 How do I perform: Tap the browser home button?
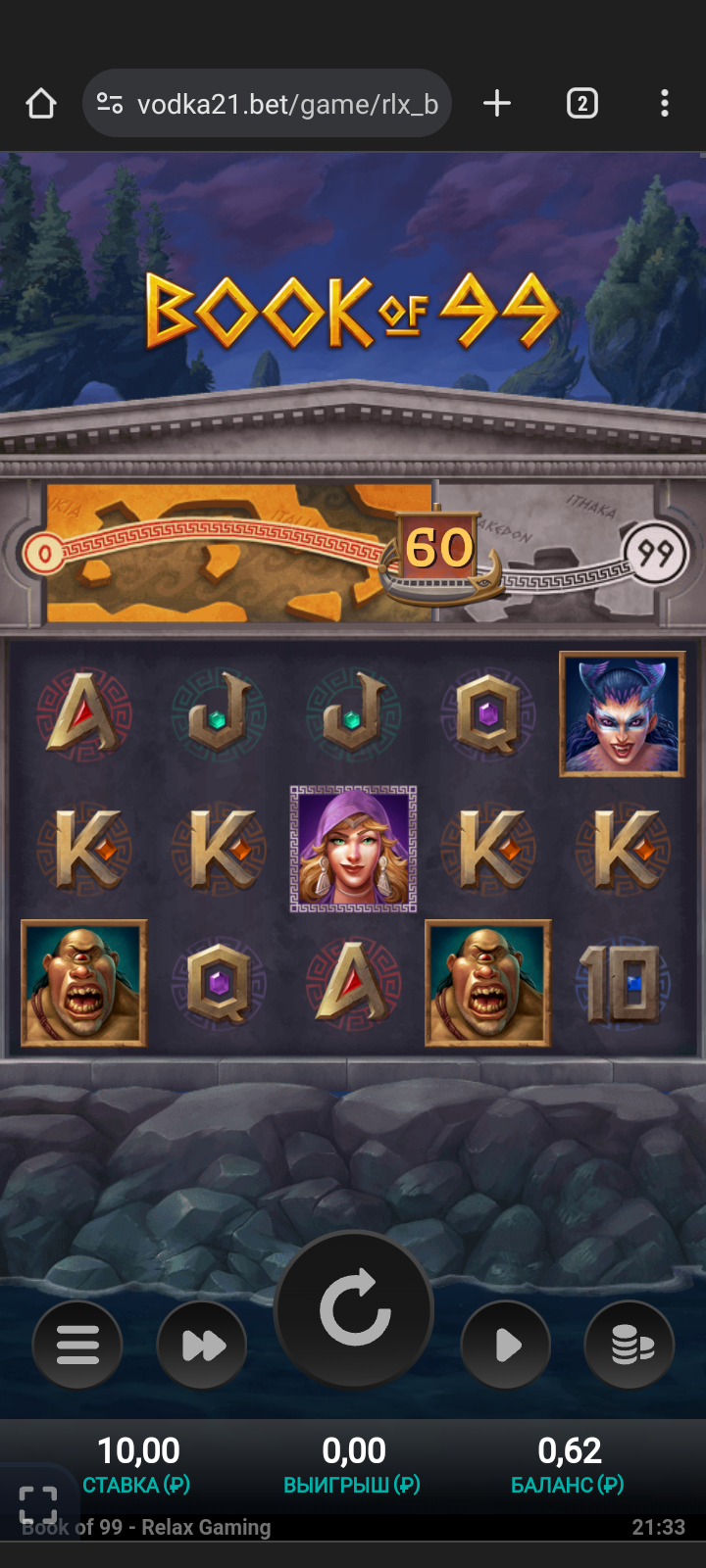pos(41,103)
